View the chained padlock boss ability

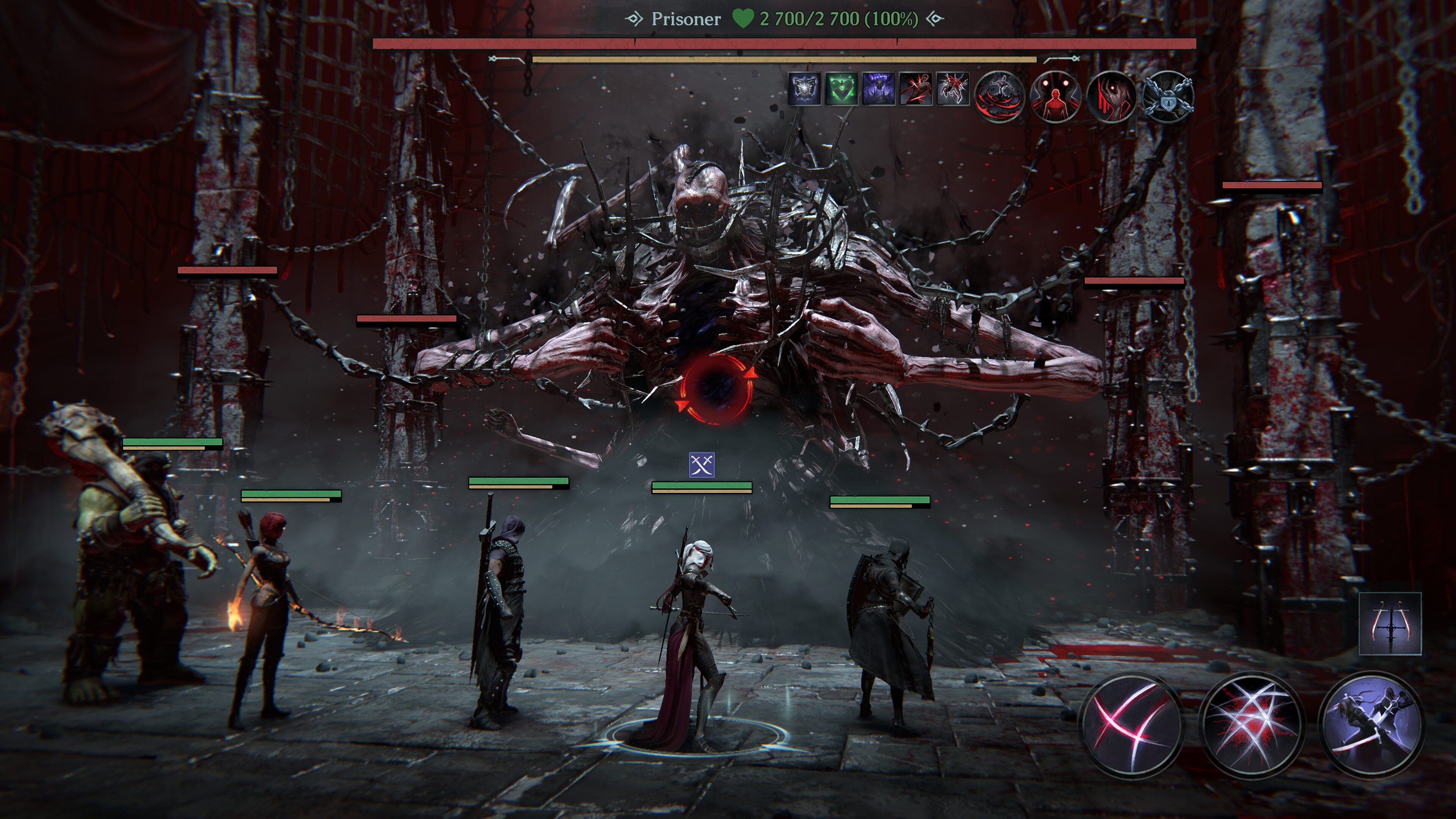coord(1168,97)
